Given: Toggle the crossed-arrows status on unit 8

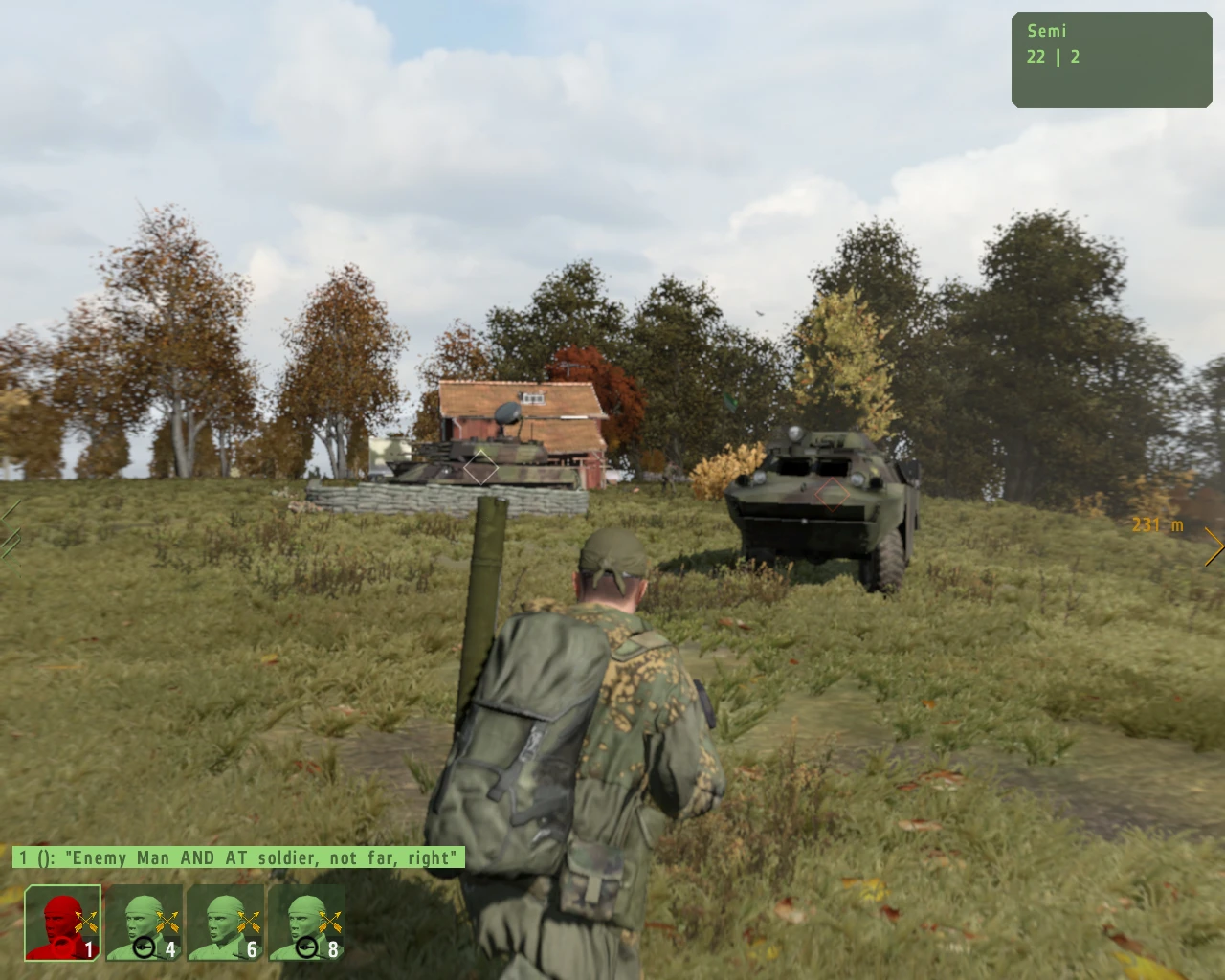Looking at the screenshot, I should (x=330, y=921).
